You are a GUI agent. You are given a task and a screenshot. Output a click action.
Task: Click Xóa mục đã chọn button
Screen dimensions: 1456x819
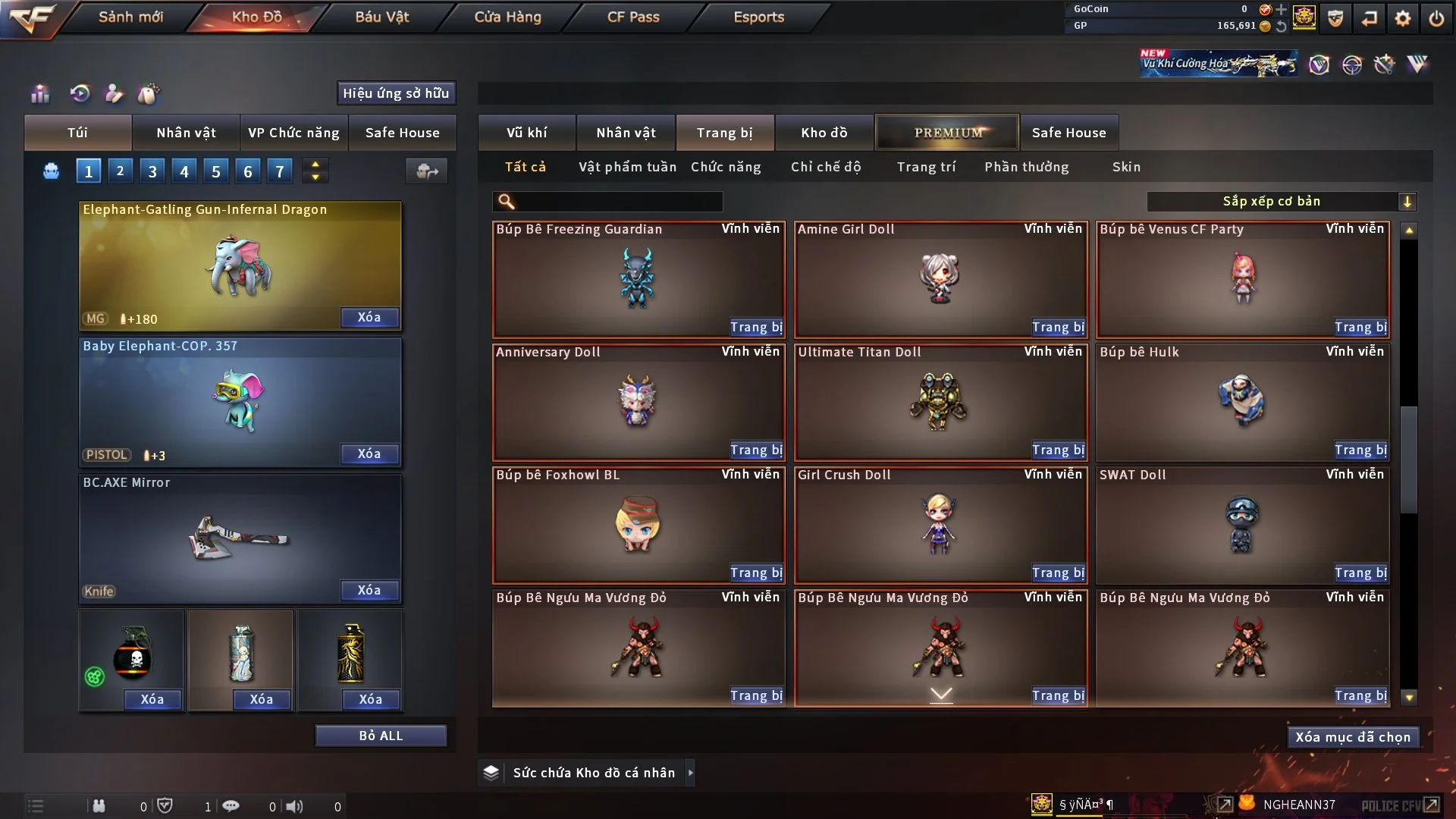(1352, 737)
